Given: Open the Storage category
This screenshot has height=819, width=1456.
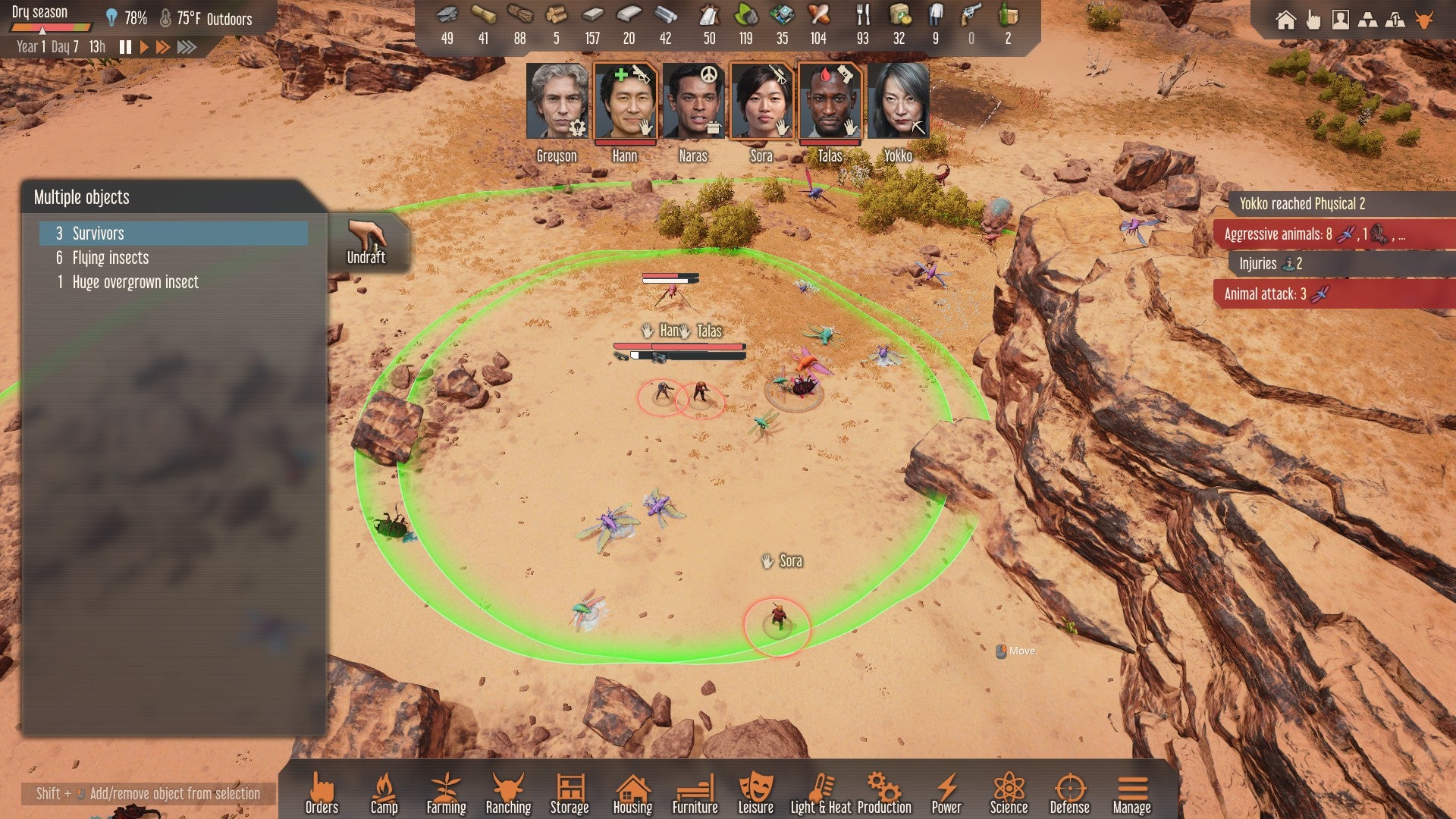Looking at the screenshot, I should (x=570, y=793).
